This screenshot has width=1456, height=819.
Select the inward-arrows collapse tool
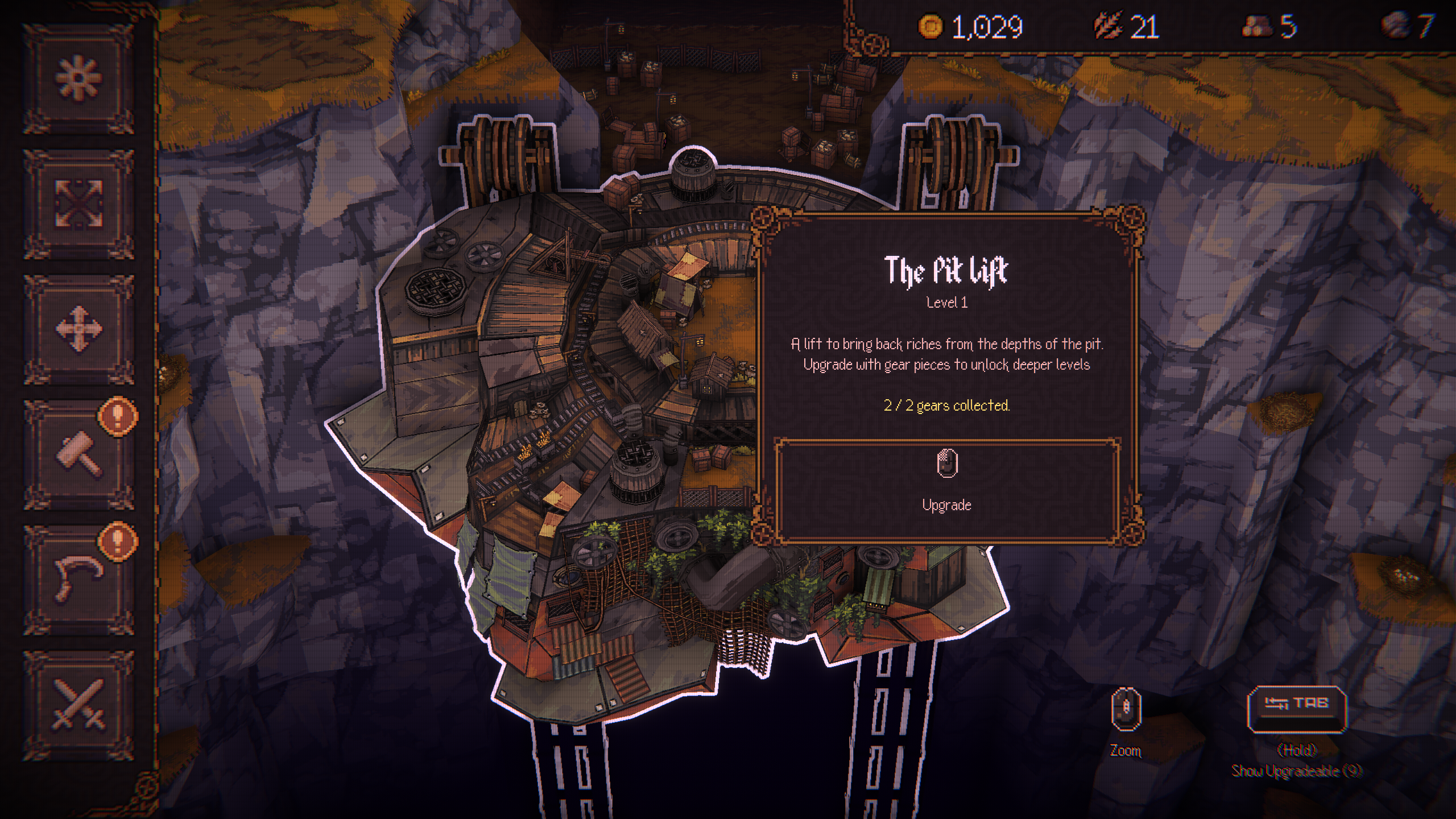coord(79,204)
